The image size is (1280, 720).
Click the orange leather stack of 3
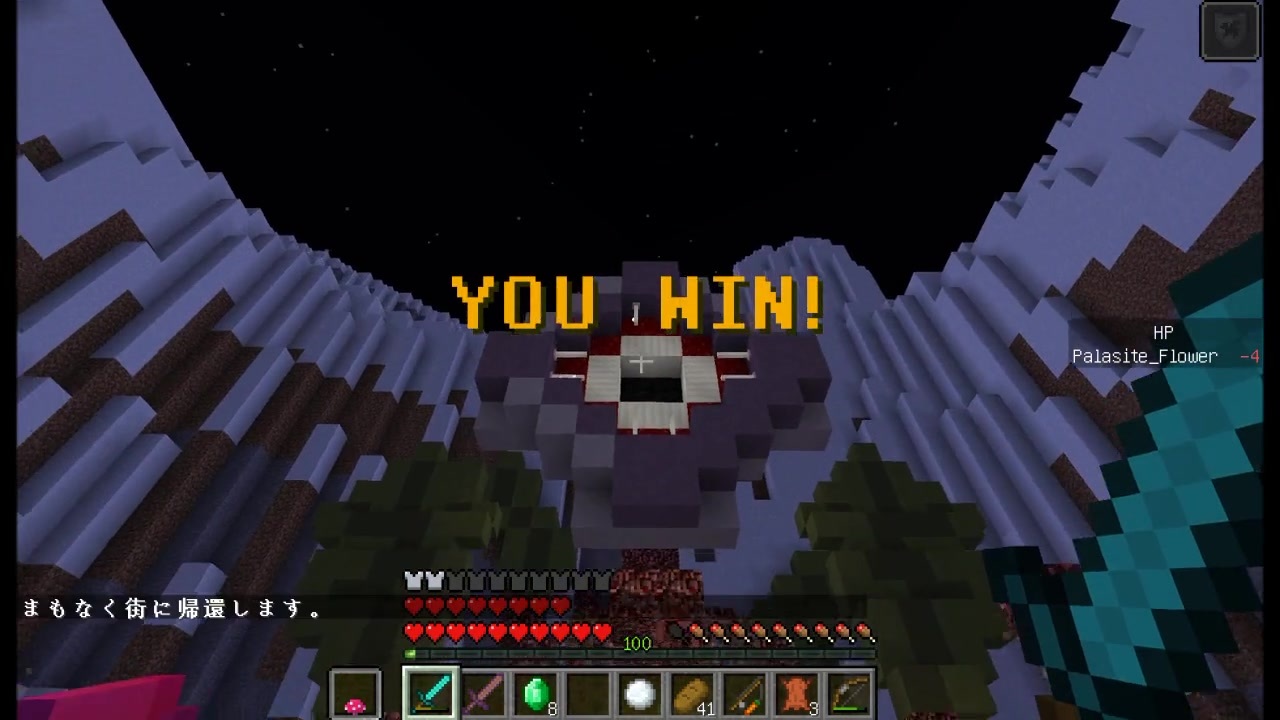pos(795,692)
